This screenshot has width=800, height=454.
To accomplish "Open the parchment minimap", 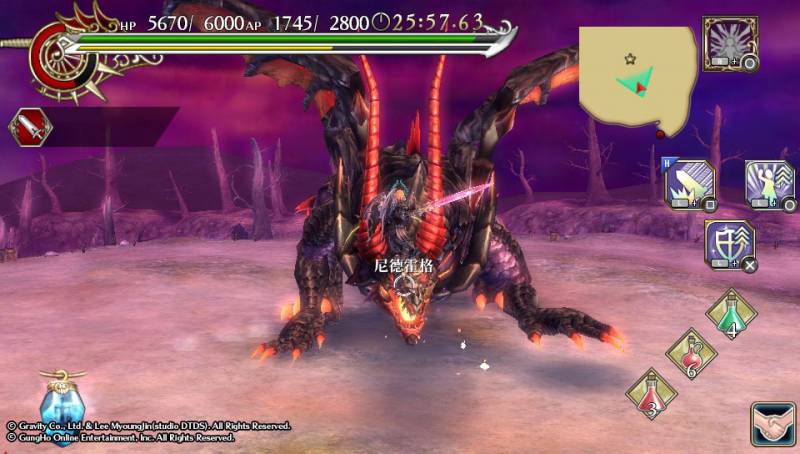I will click(x=637, y=77).
